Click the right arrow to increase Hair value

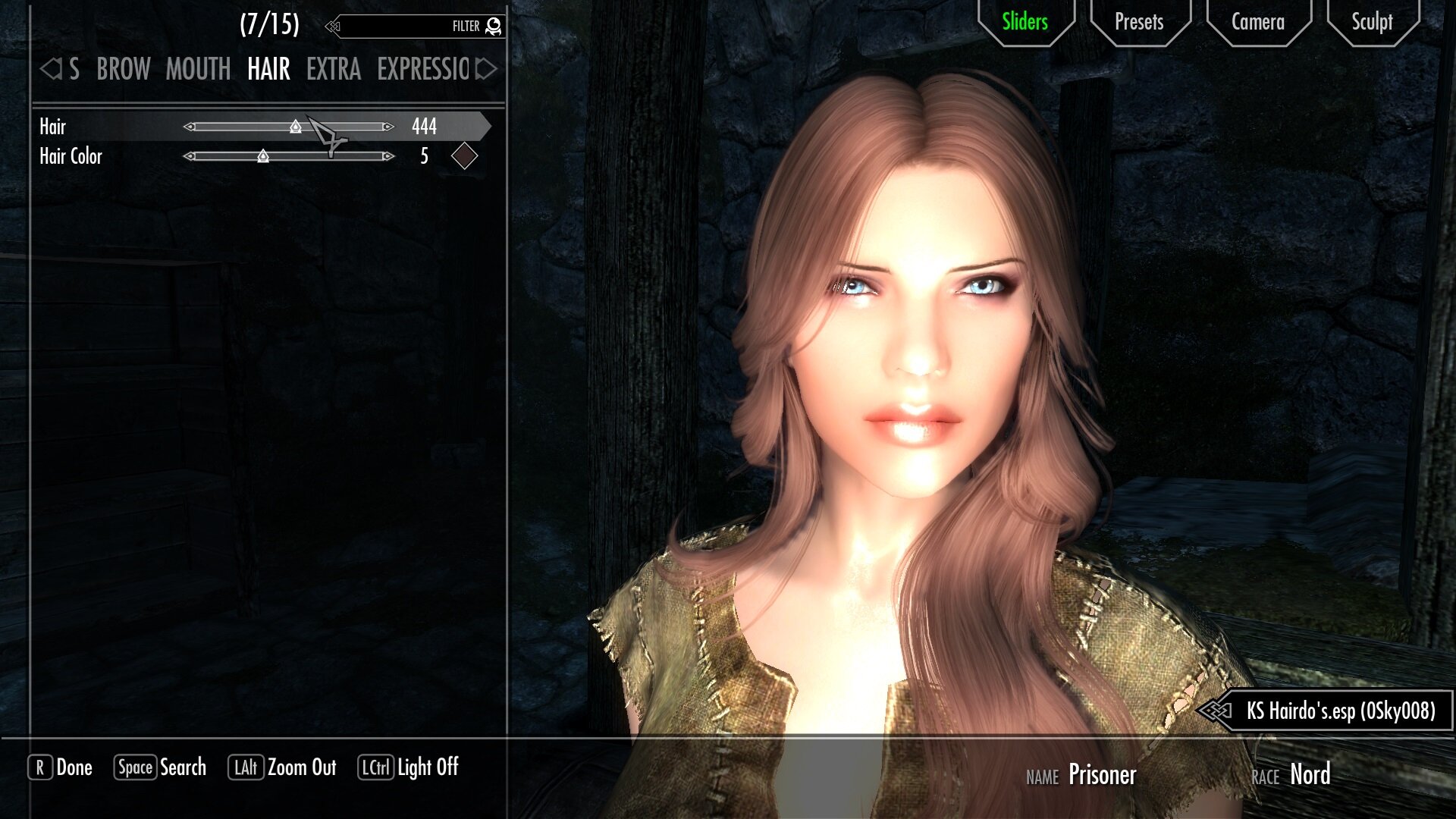click(388, 127)
